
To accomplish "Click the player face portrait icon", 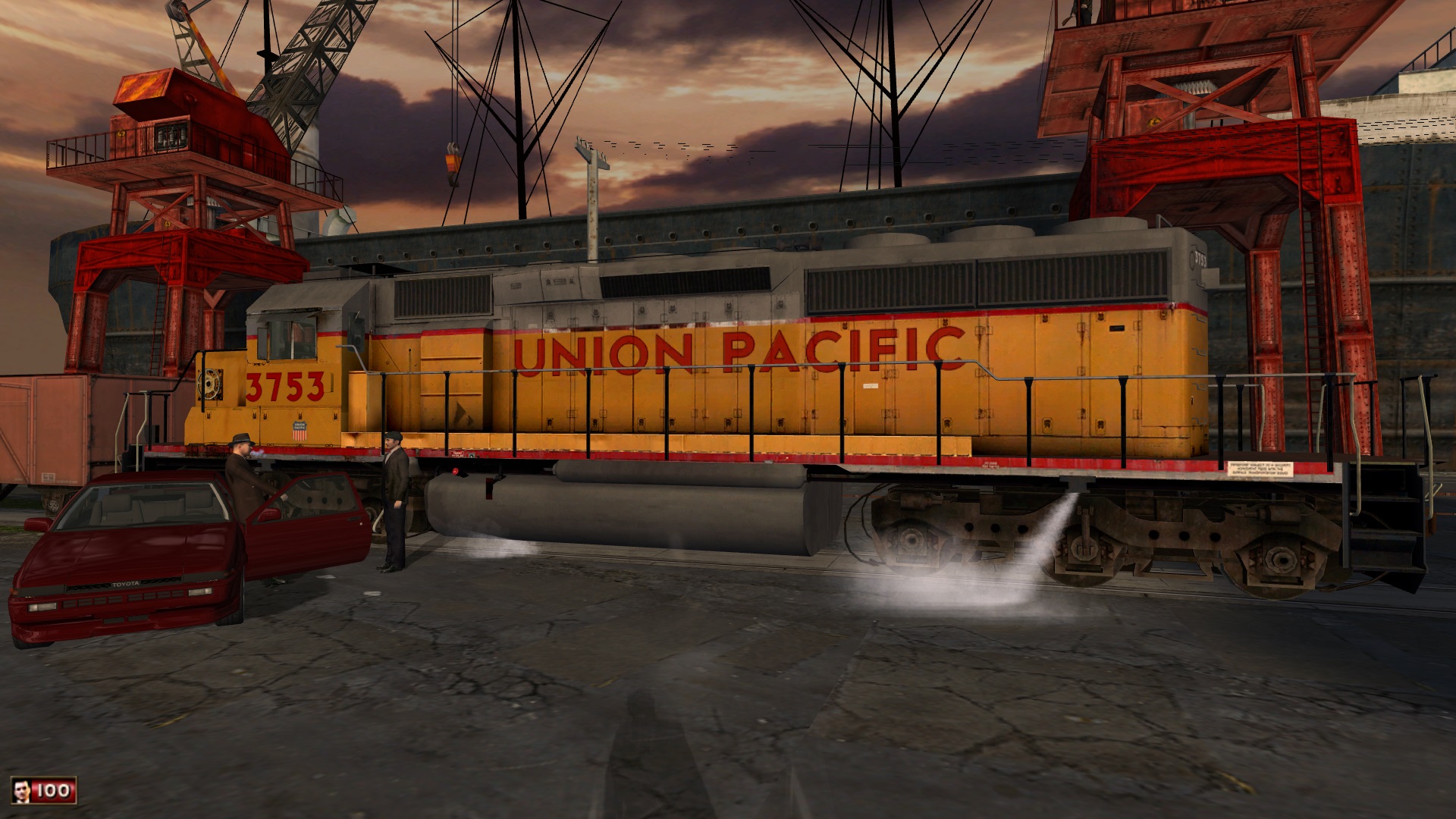I will tap(21, 792).
